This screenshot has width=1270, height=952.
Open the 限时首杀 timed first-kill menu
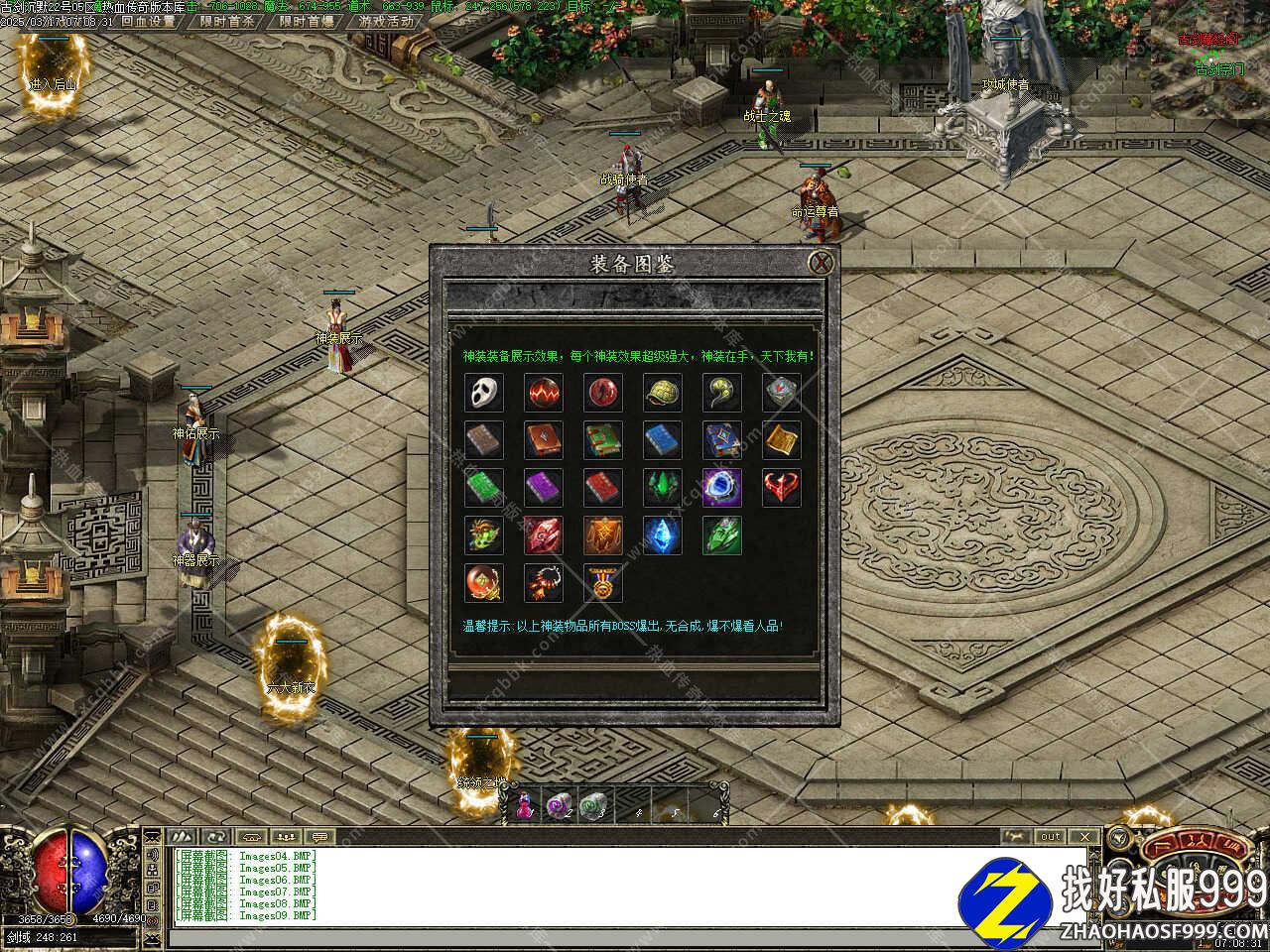tap(226, 21)
